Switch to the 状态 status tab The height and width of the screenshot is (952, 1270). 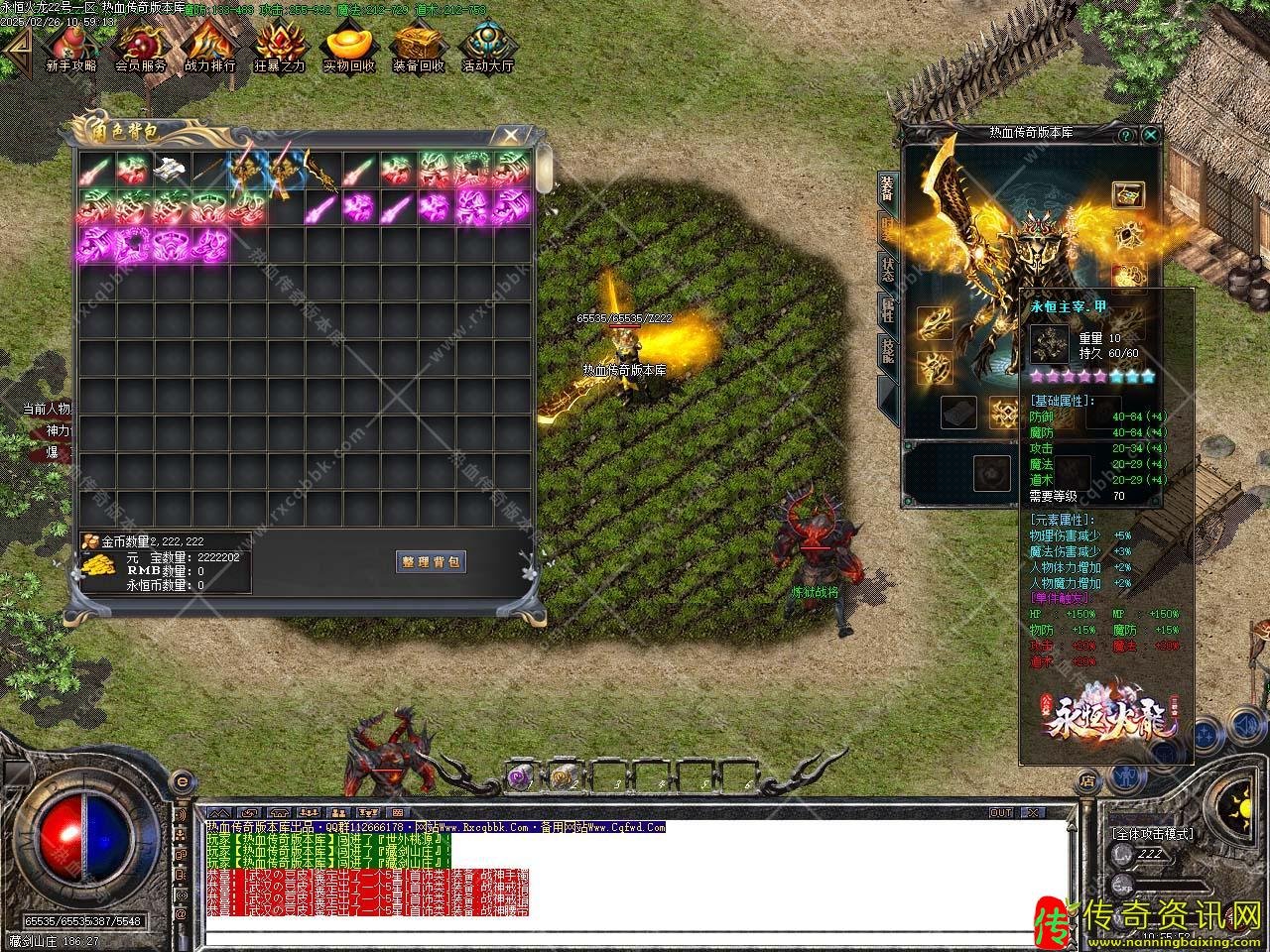click(x=887, y=271)
